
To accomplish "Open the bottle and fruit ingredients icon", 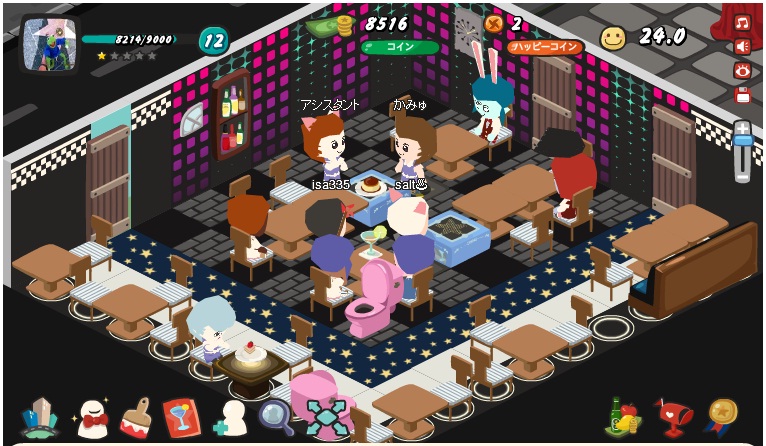I will (623, 416).
